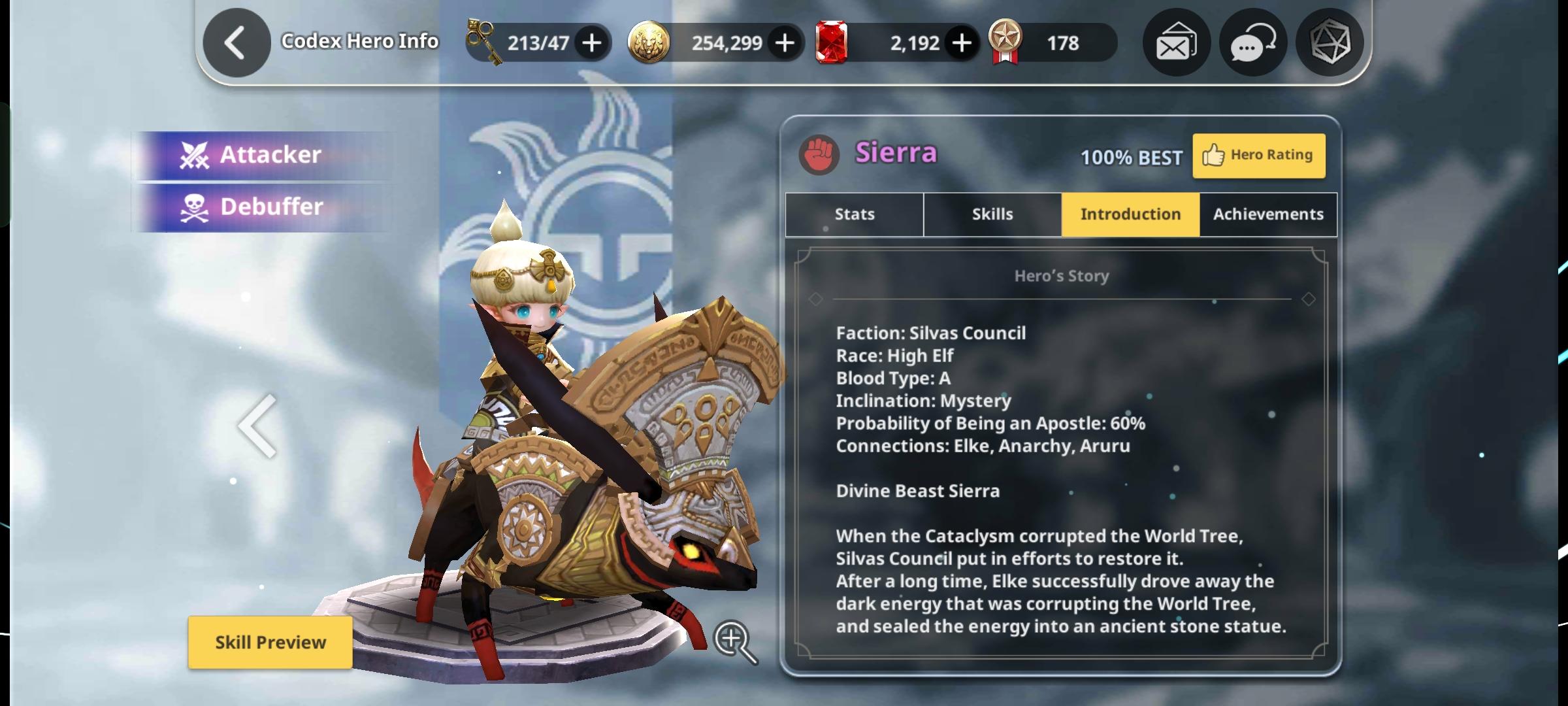The width and height of the screenshot is (1568, 706).
Task: Open the mailbox envelope icon
Action: tap(1176, 43)
